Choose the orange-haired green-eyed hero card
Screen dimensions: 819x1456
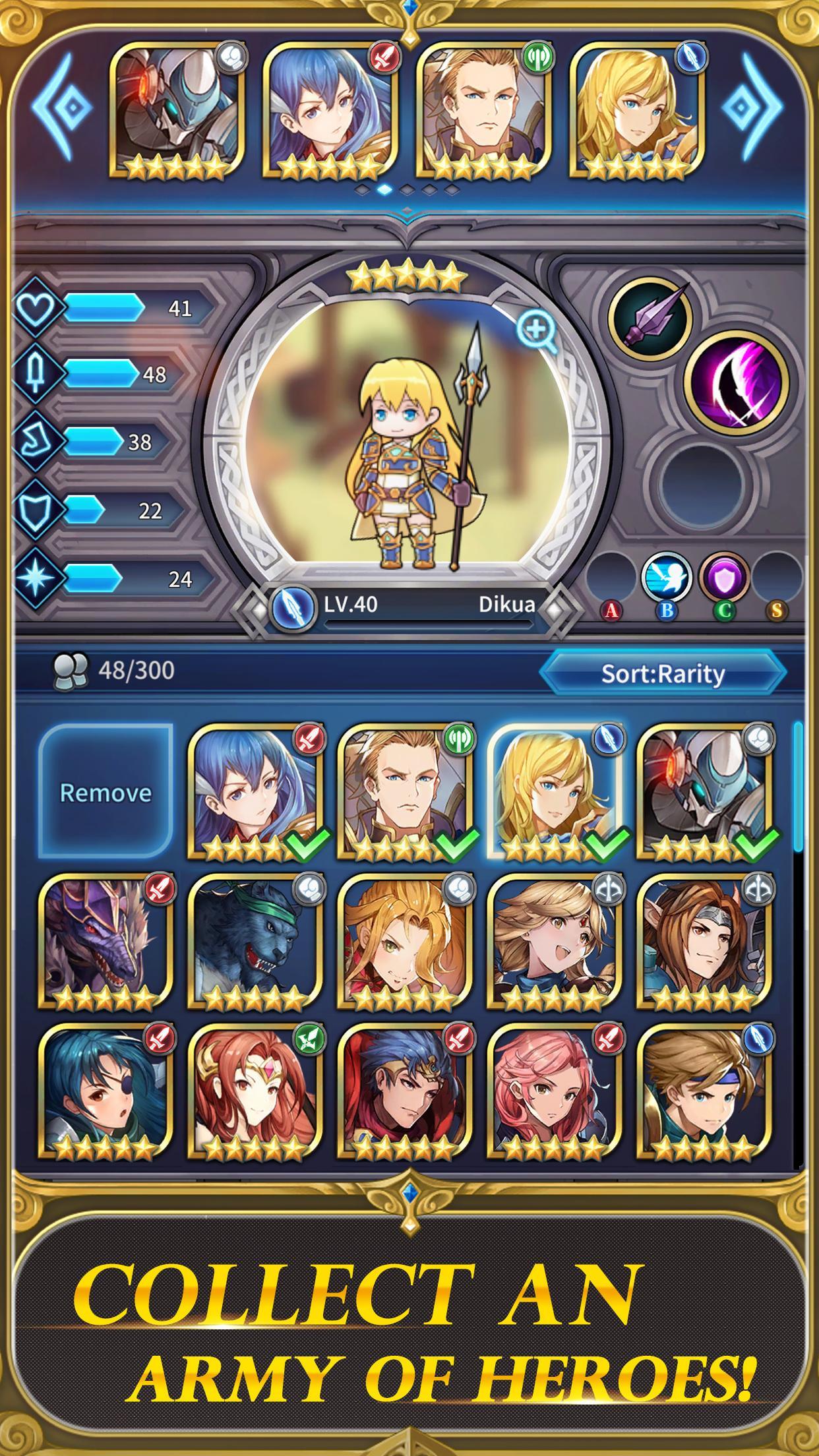click(405, 942)
